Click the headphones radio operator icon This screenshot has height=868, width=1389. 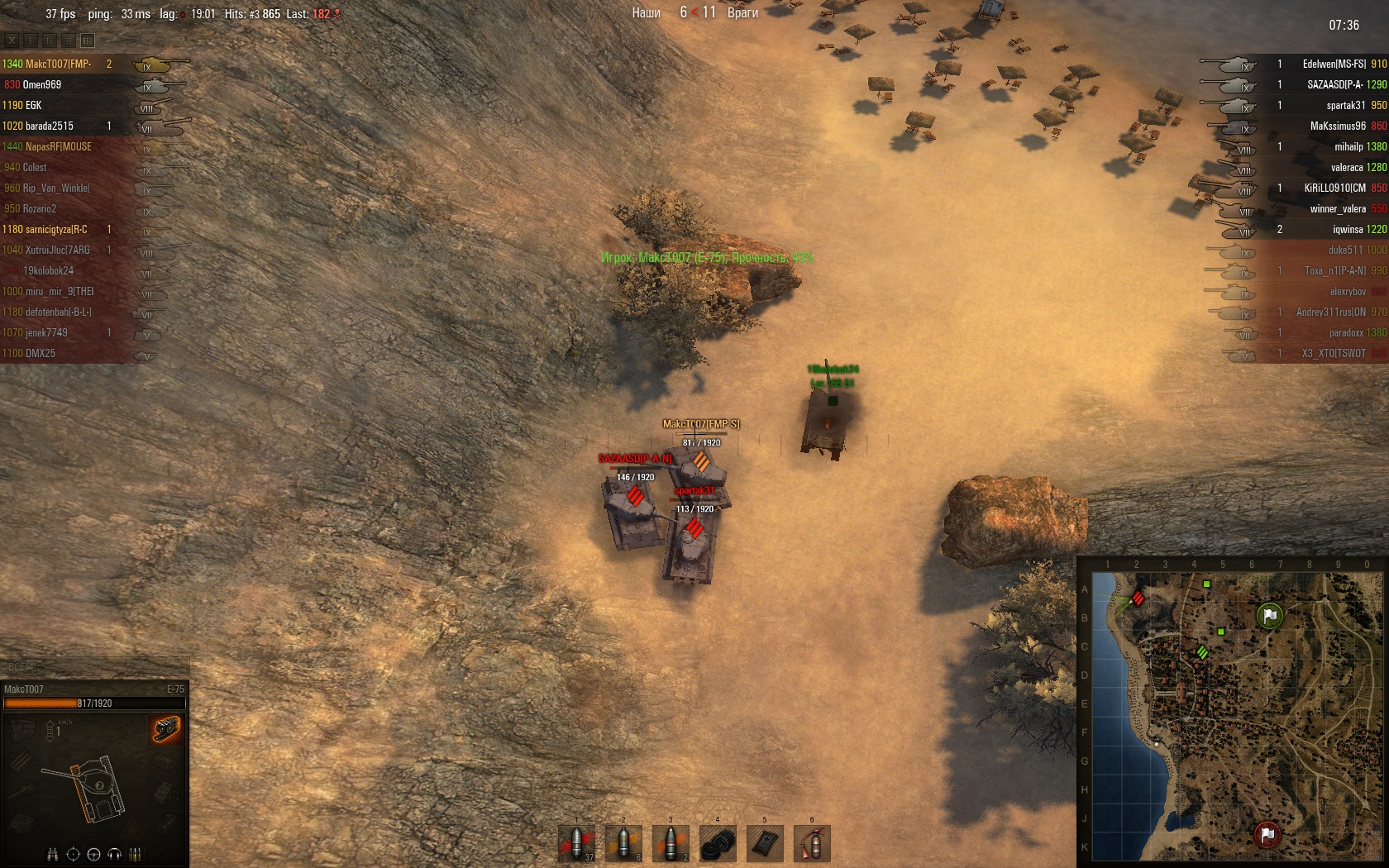(115, 854)
